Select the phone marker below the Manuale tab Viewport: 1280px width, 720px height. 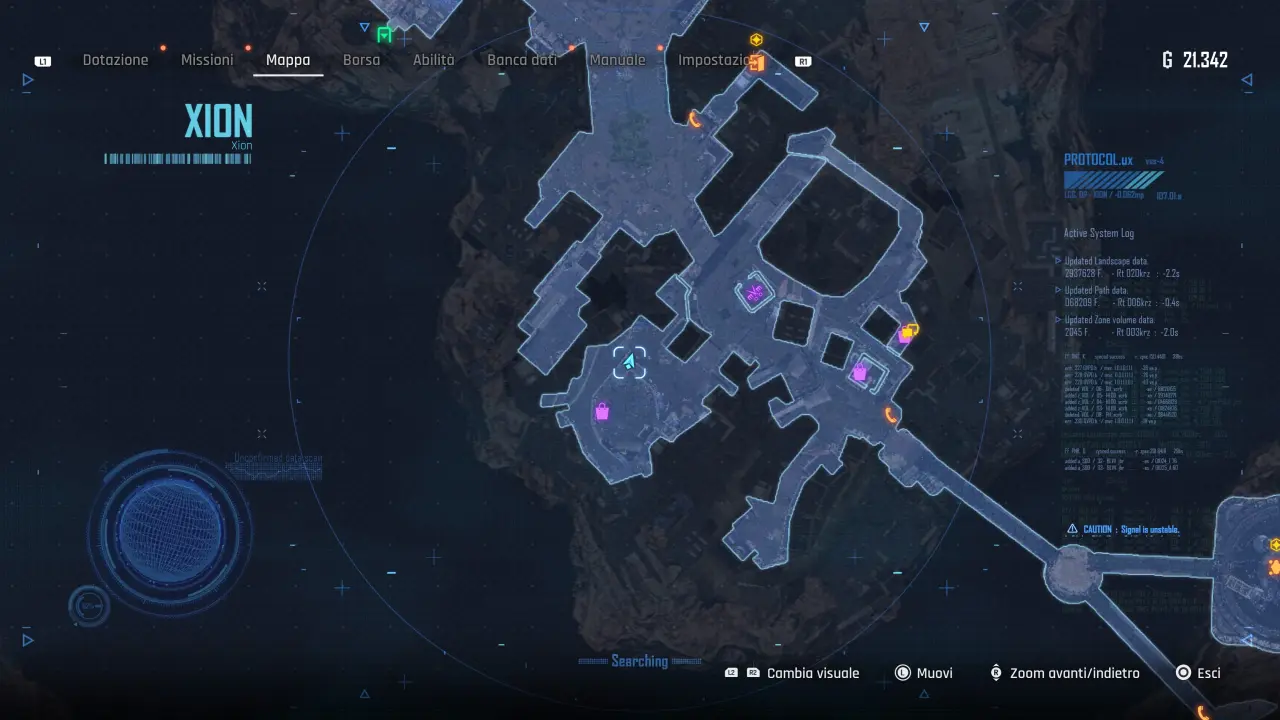point(695,120)
